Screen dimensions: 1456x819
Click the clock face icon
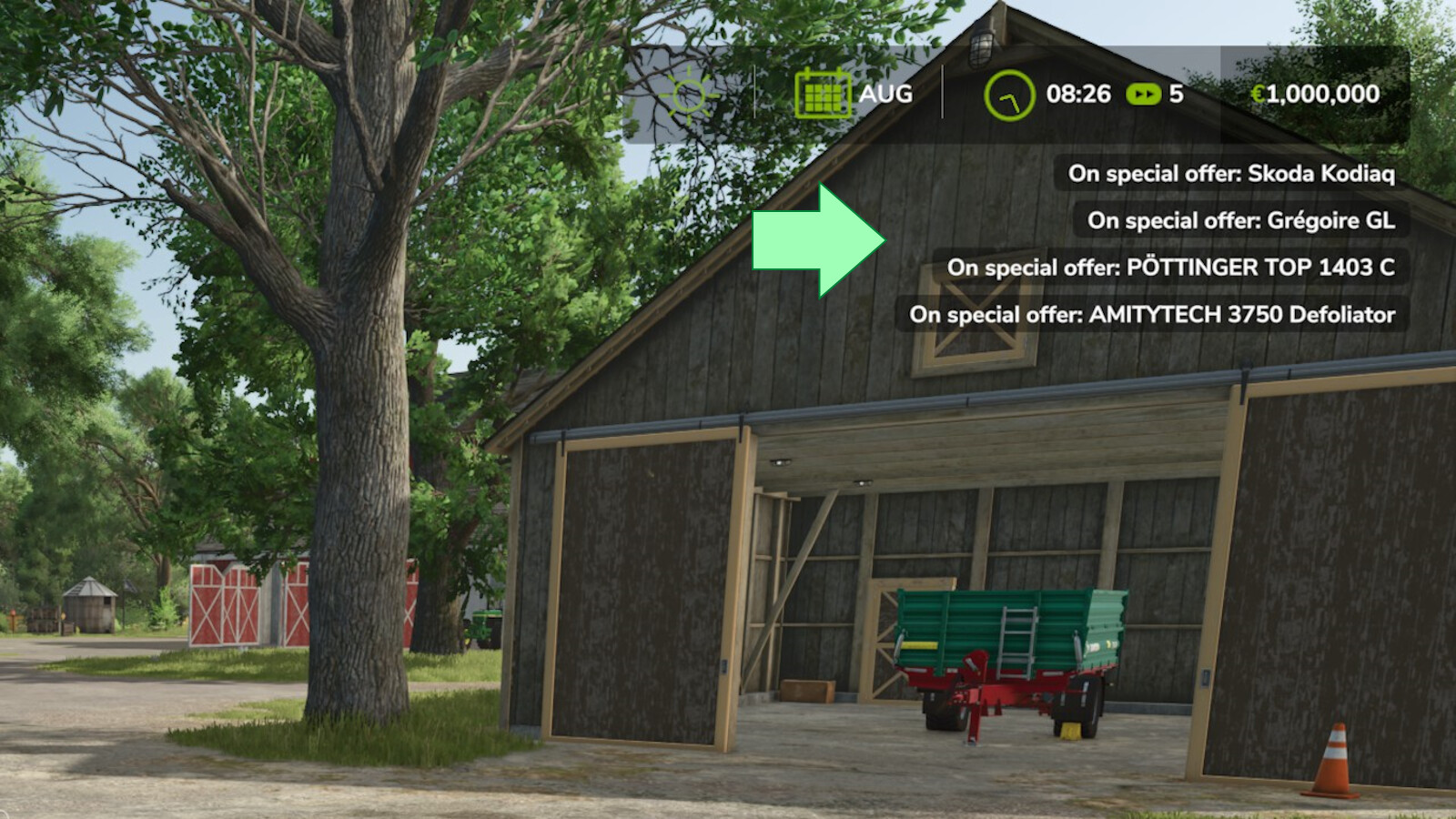1008,93
